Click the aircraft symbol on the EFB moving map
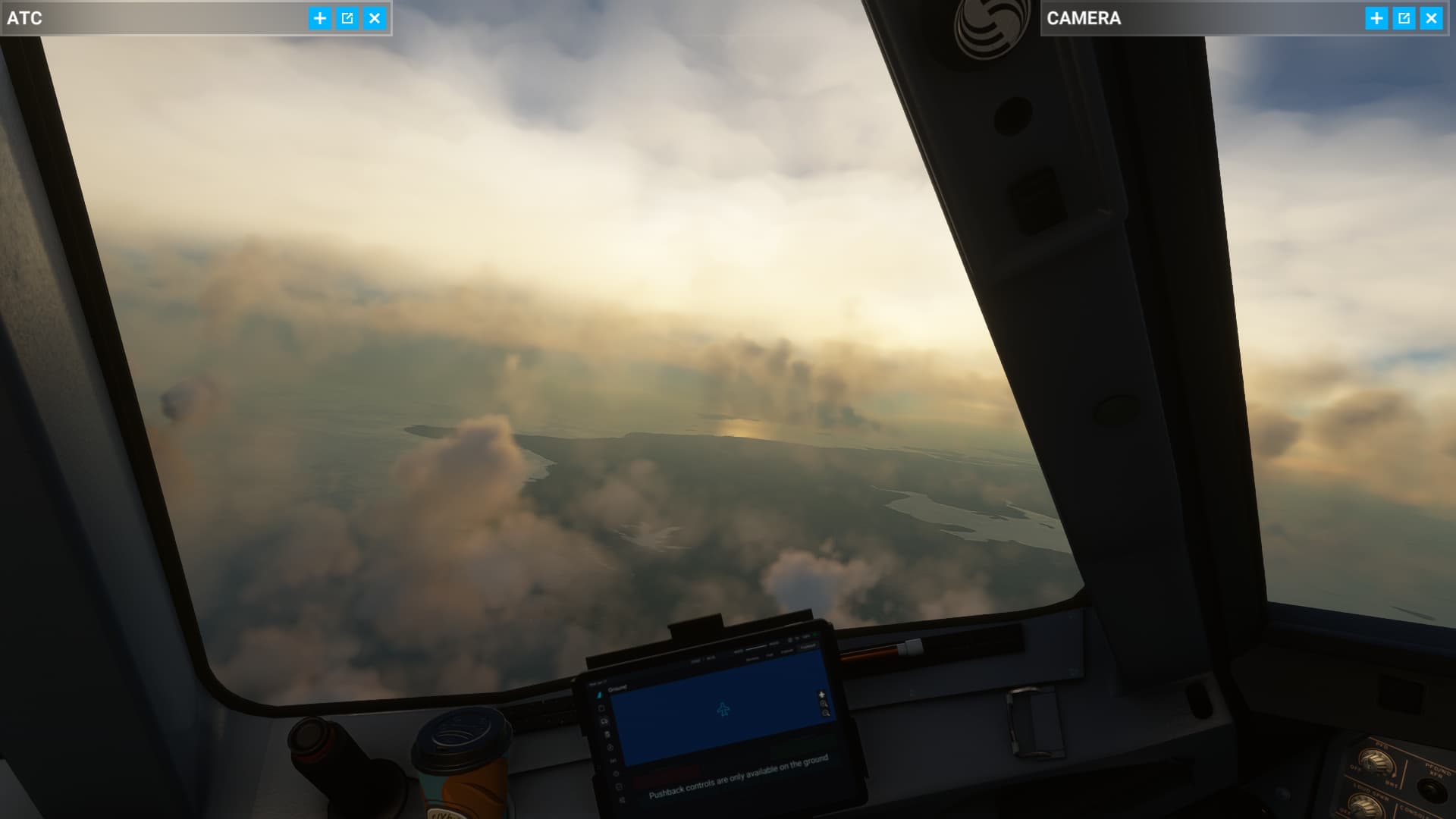The width and height of the screenshot is (1456, 819). tap(723, 709)
